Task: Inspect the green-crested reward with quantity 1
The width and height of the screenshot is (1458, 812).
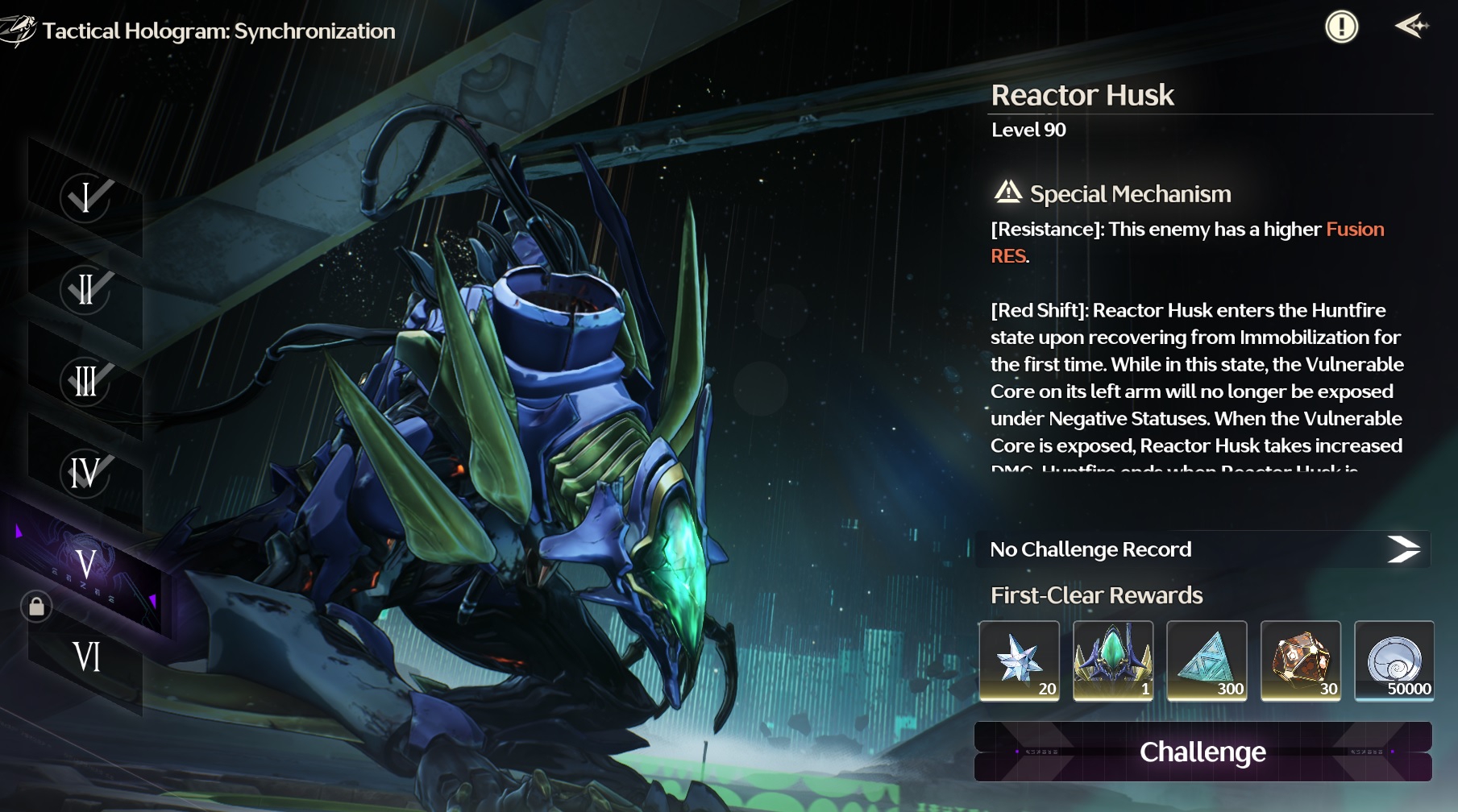Action: (x=1113, y=661)
